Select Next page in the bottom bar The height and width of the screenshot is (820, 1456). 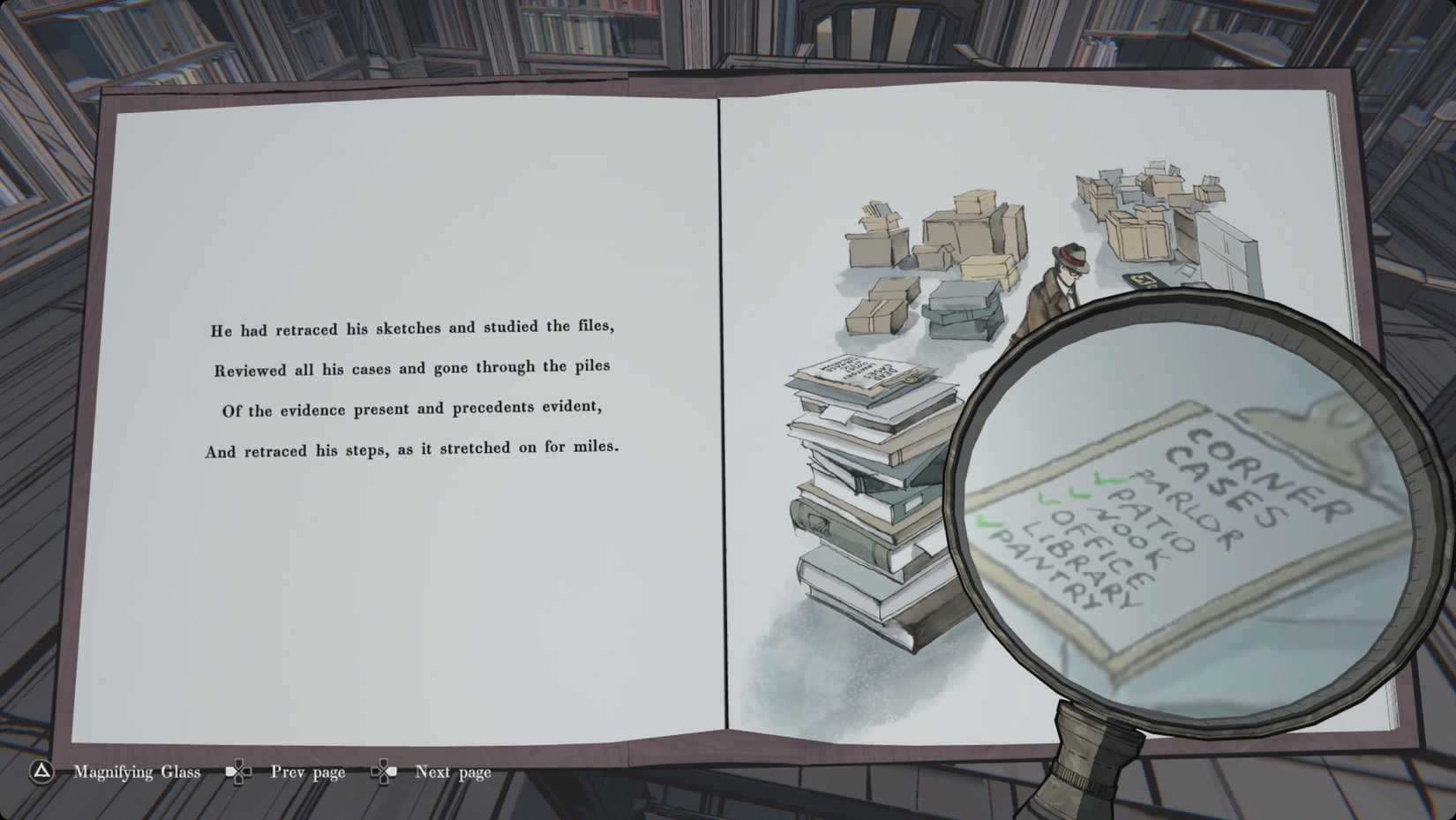click(x=453, y=771)
